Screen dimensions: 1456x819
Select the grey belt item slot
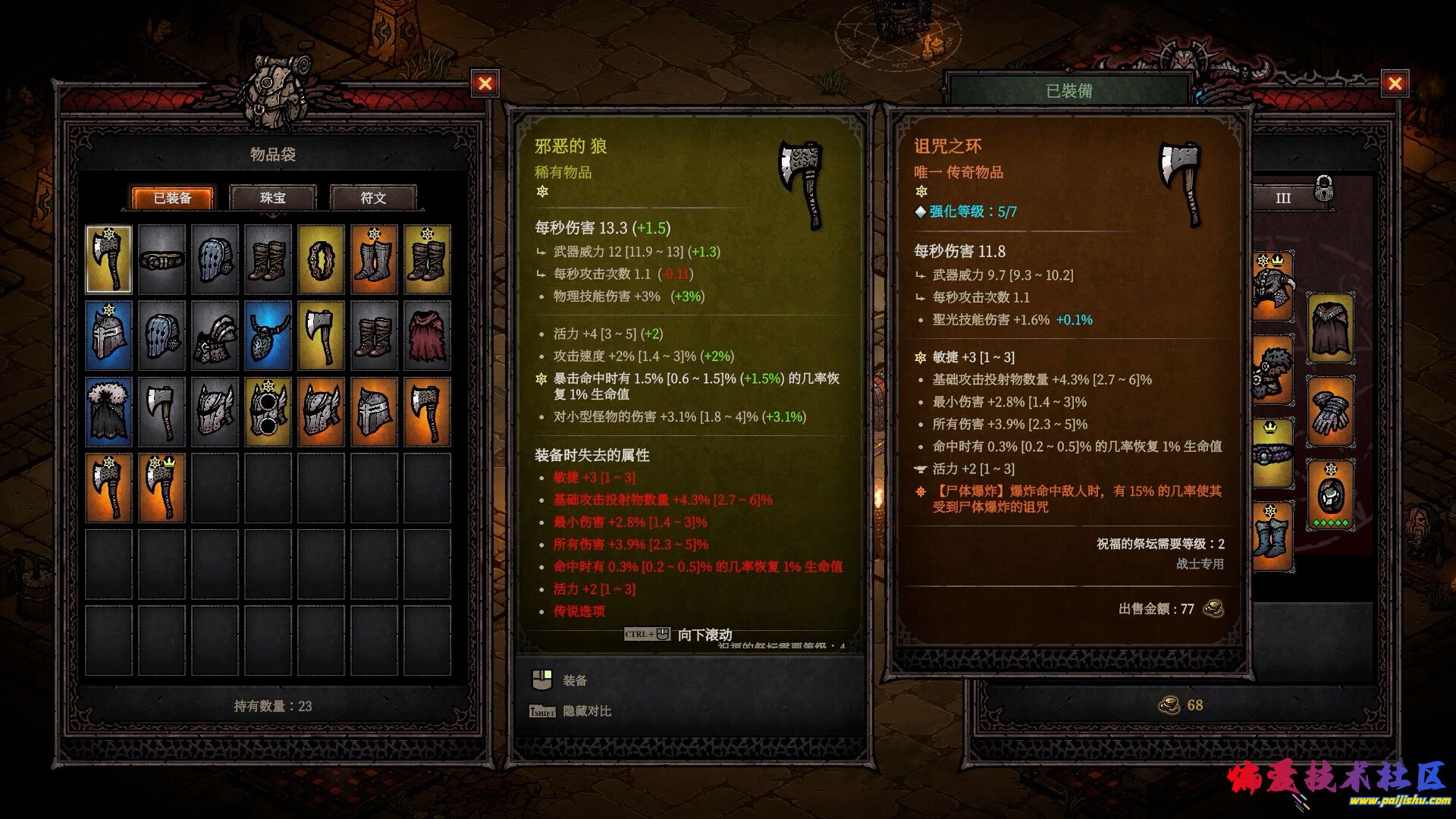pos(162,260)
